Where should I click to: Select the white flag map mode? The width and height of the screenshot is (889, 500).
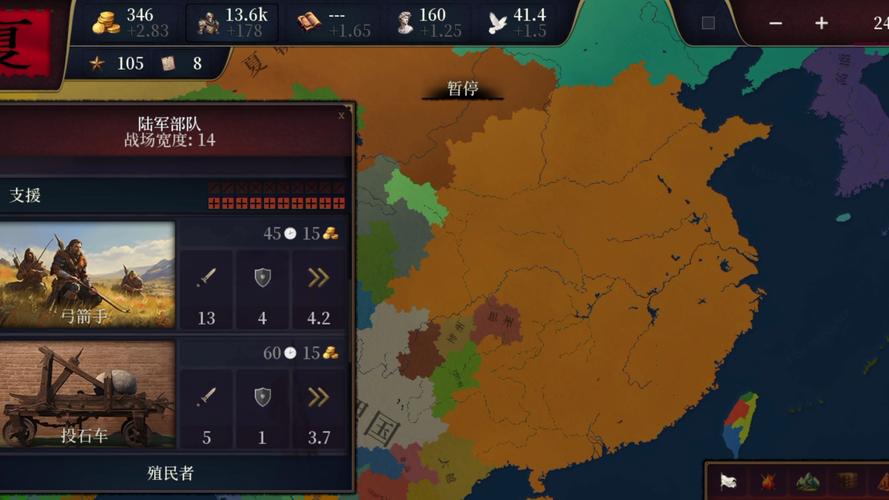point(728,482)
